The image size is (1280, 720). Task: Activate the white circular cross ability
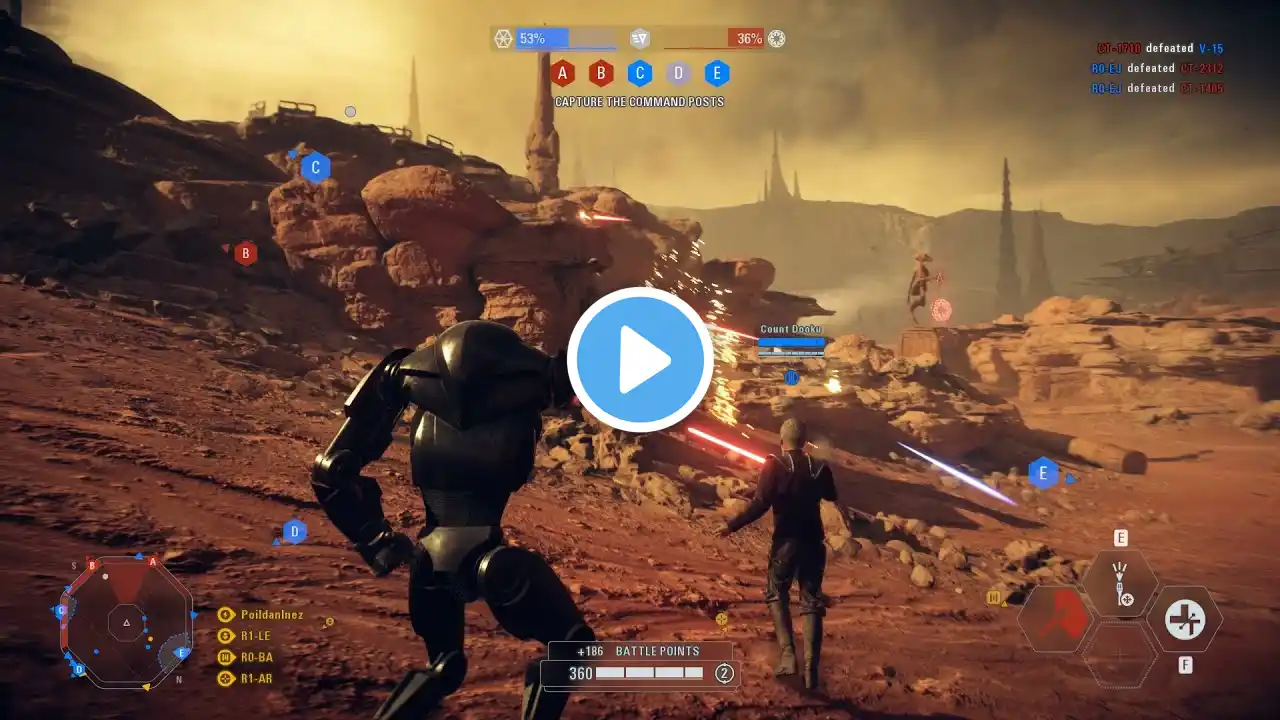tap(1185, 619)
